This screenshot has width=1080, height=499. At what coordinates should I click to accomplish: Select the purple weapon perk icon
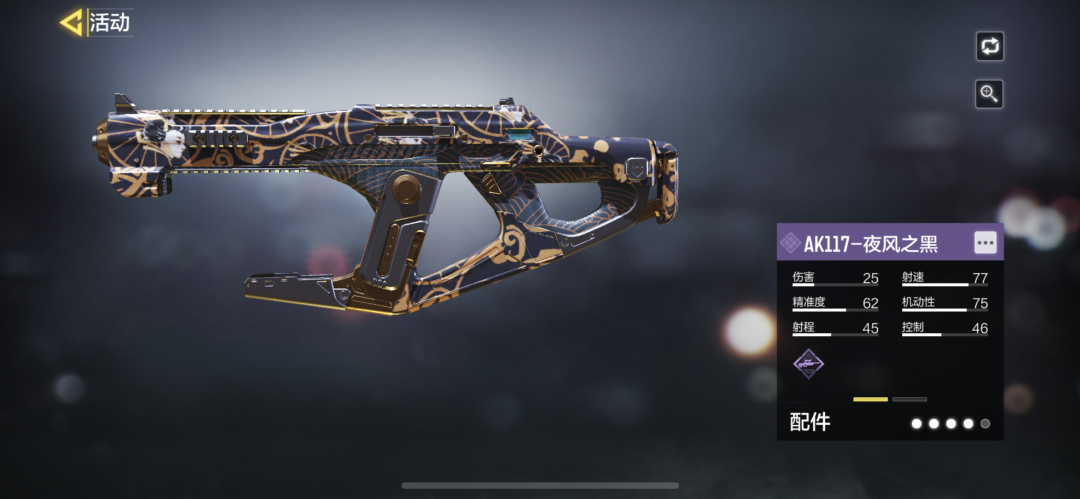pos(808,364)
